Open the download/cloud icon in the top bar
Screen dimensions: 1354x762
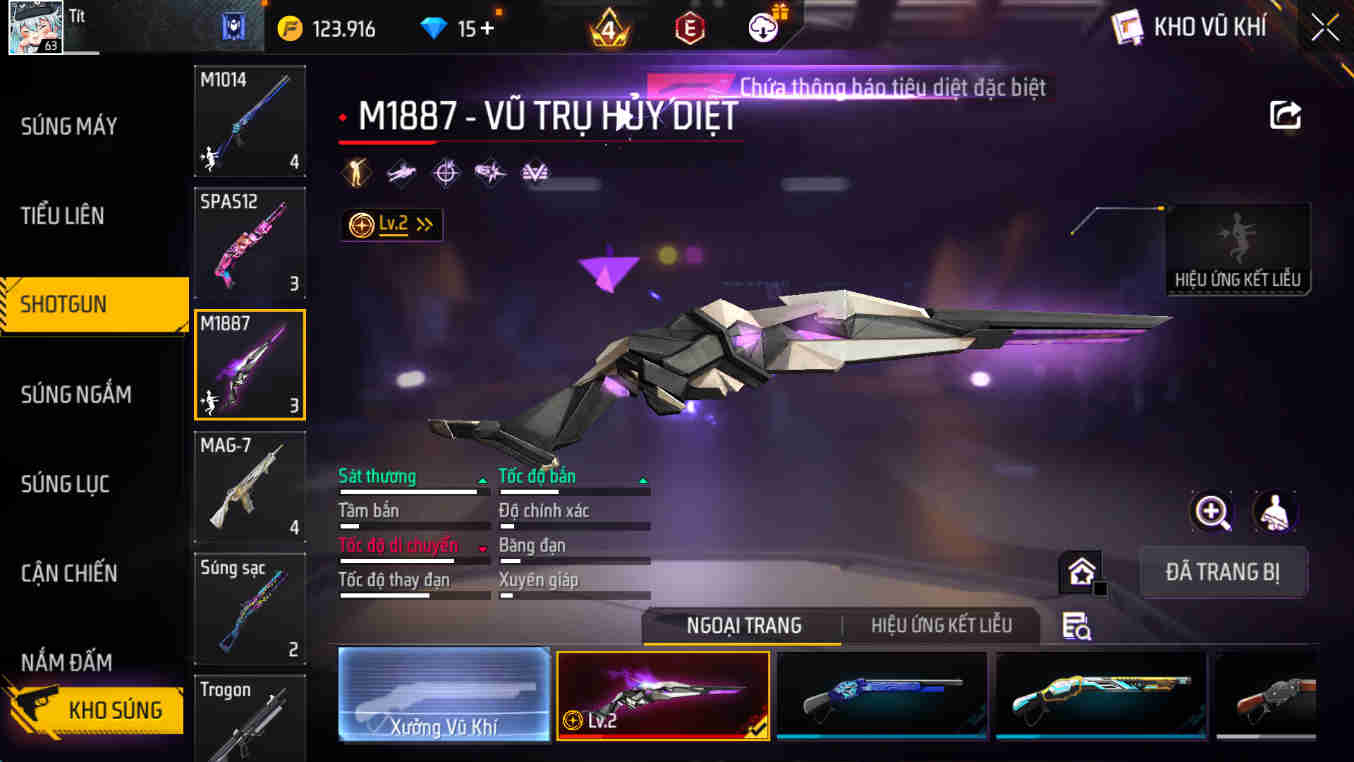tap(761, 29)
